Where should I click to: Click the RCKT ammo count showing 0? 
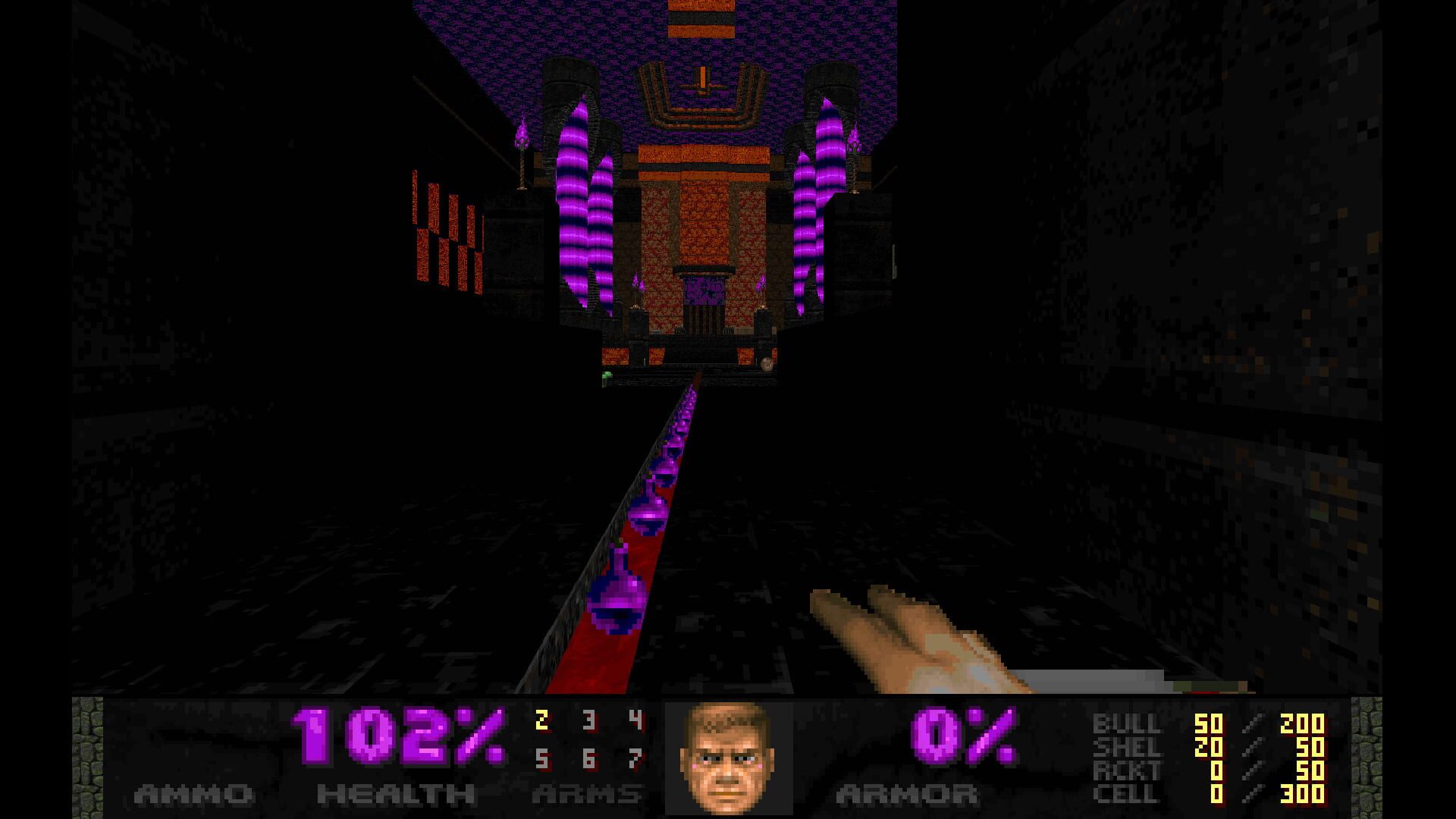[1217, 770]
